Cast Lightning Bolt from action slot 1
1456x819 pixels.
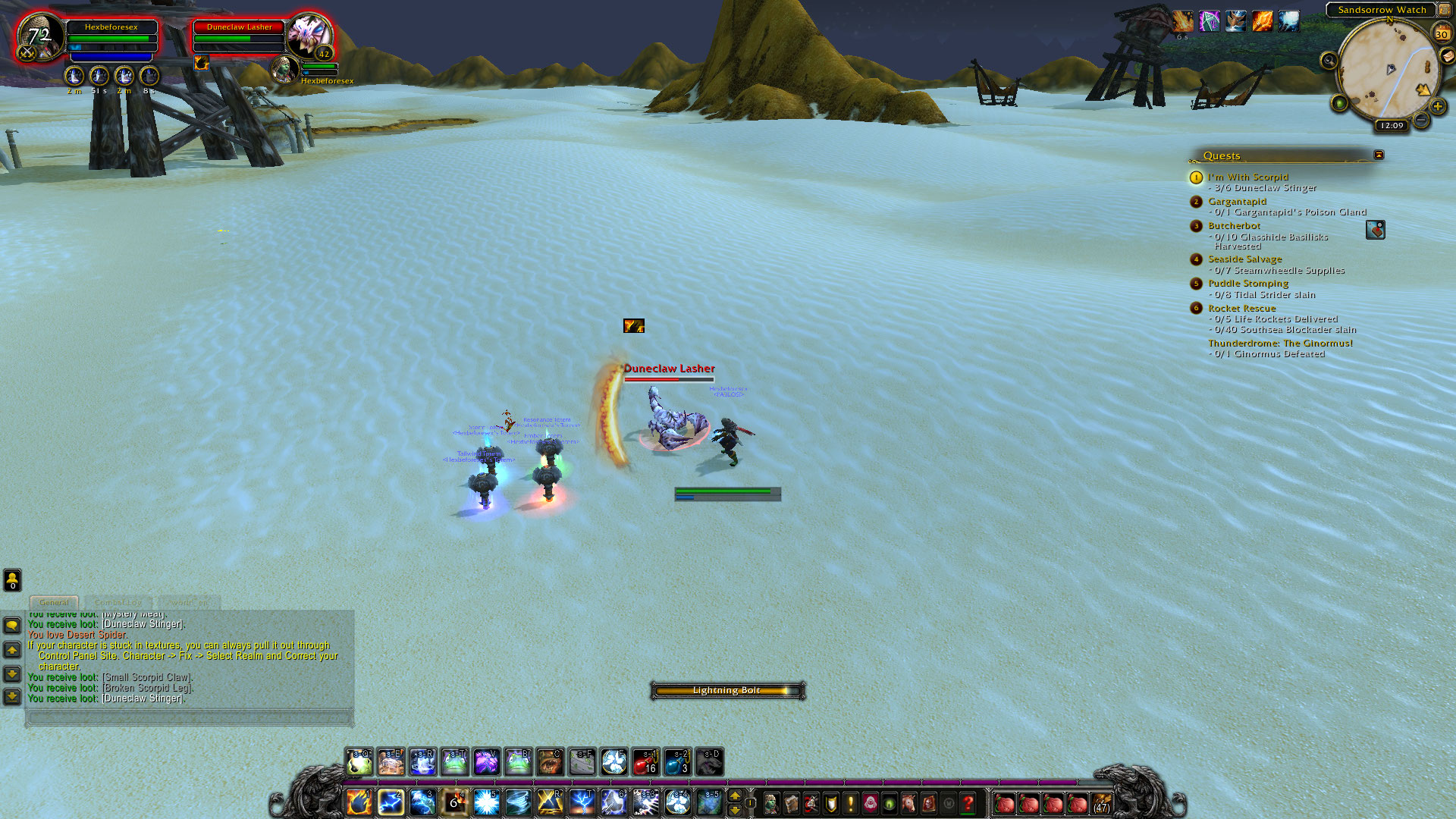pos(359,802)
